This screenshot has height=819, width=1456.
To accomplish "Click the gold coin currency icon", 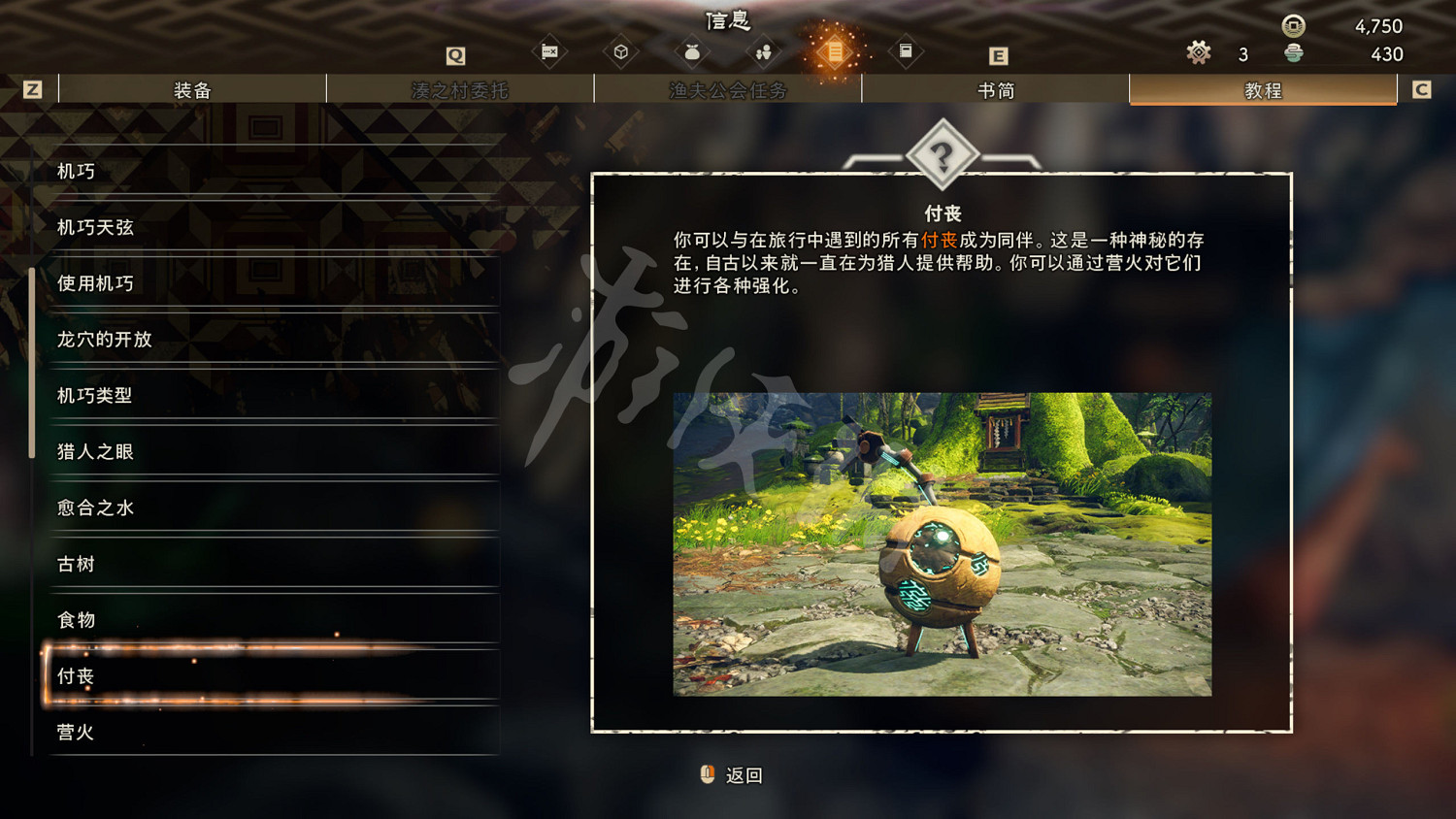I will pos(1293,26).
